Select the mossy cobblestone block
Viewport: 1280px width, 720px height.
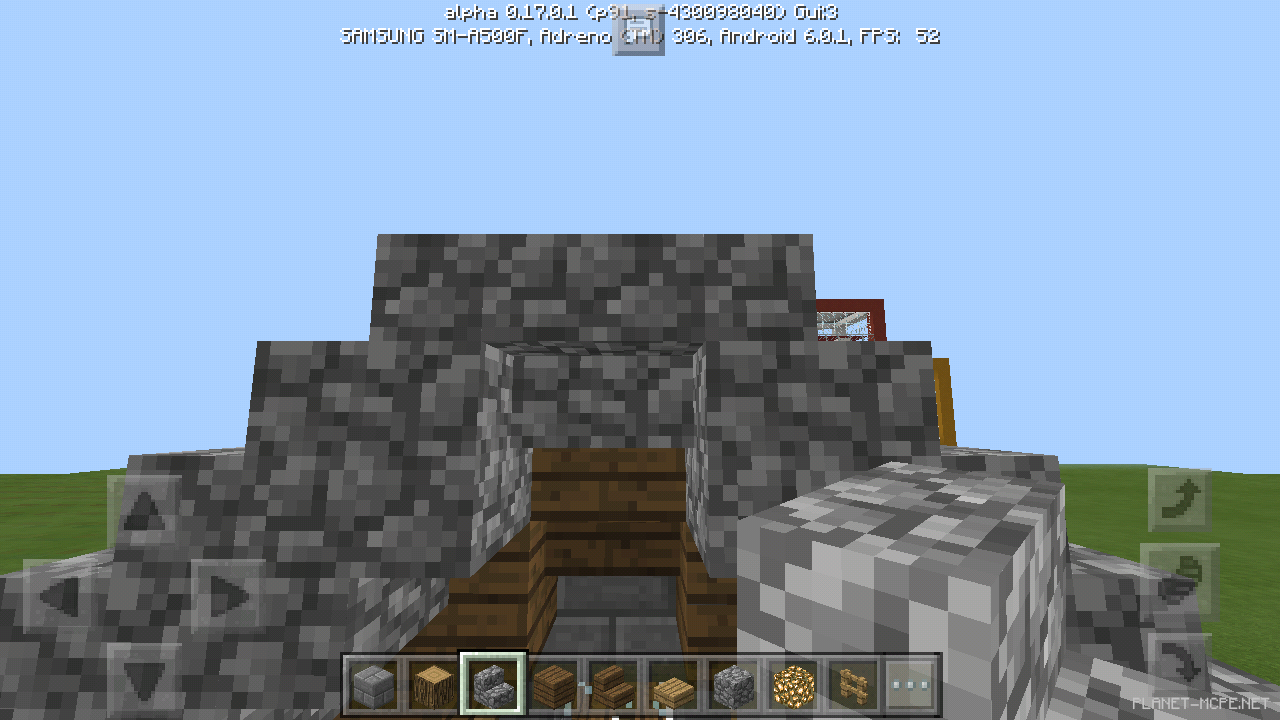733,685
